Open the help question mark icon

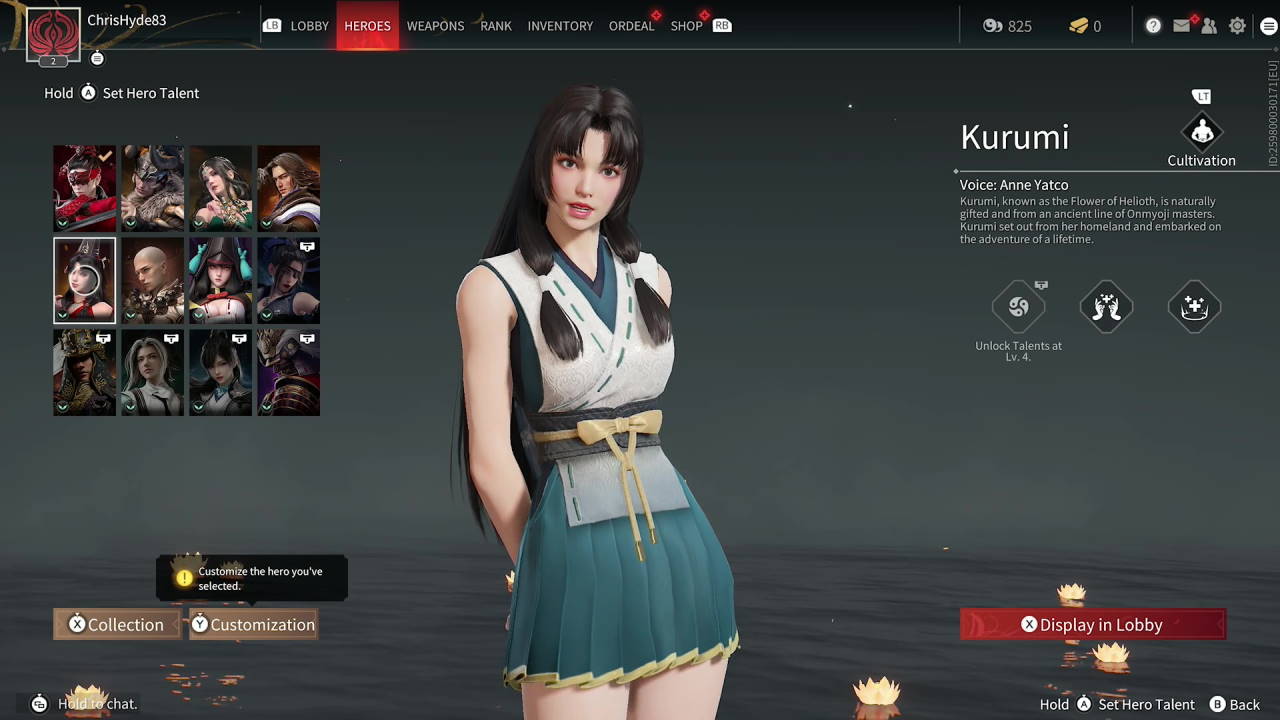[1153, 26]
